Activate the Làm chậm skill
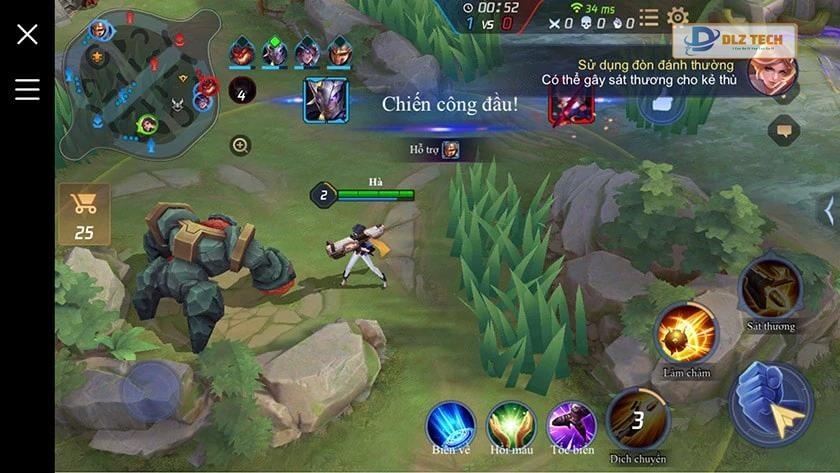Screen dimensions: 840x473 tap(686, 334)
